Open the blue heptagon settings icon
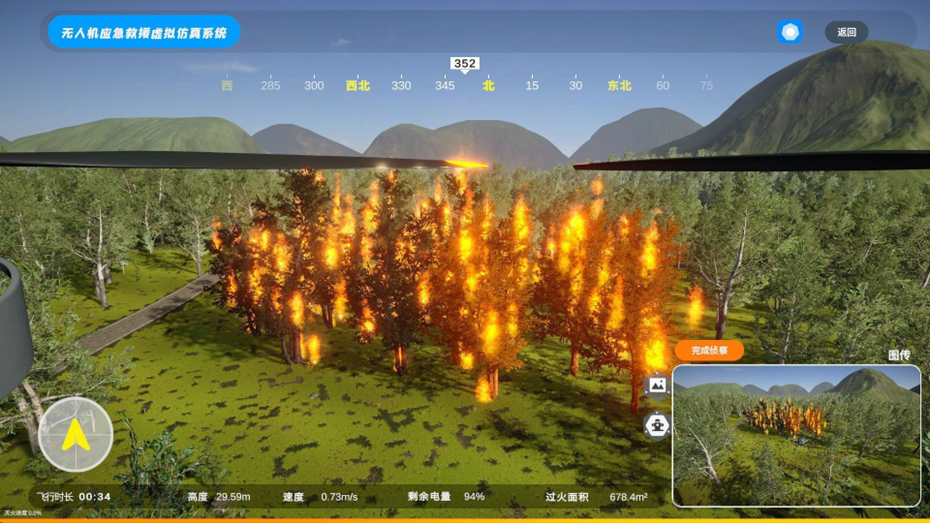 pos(790,32)
